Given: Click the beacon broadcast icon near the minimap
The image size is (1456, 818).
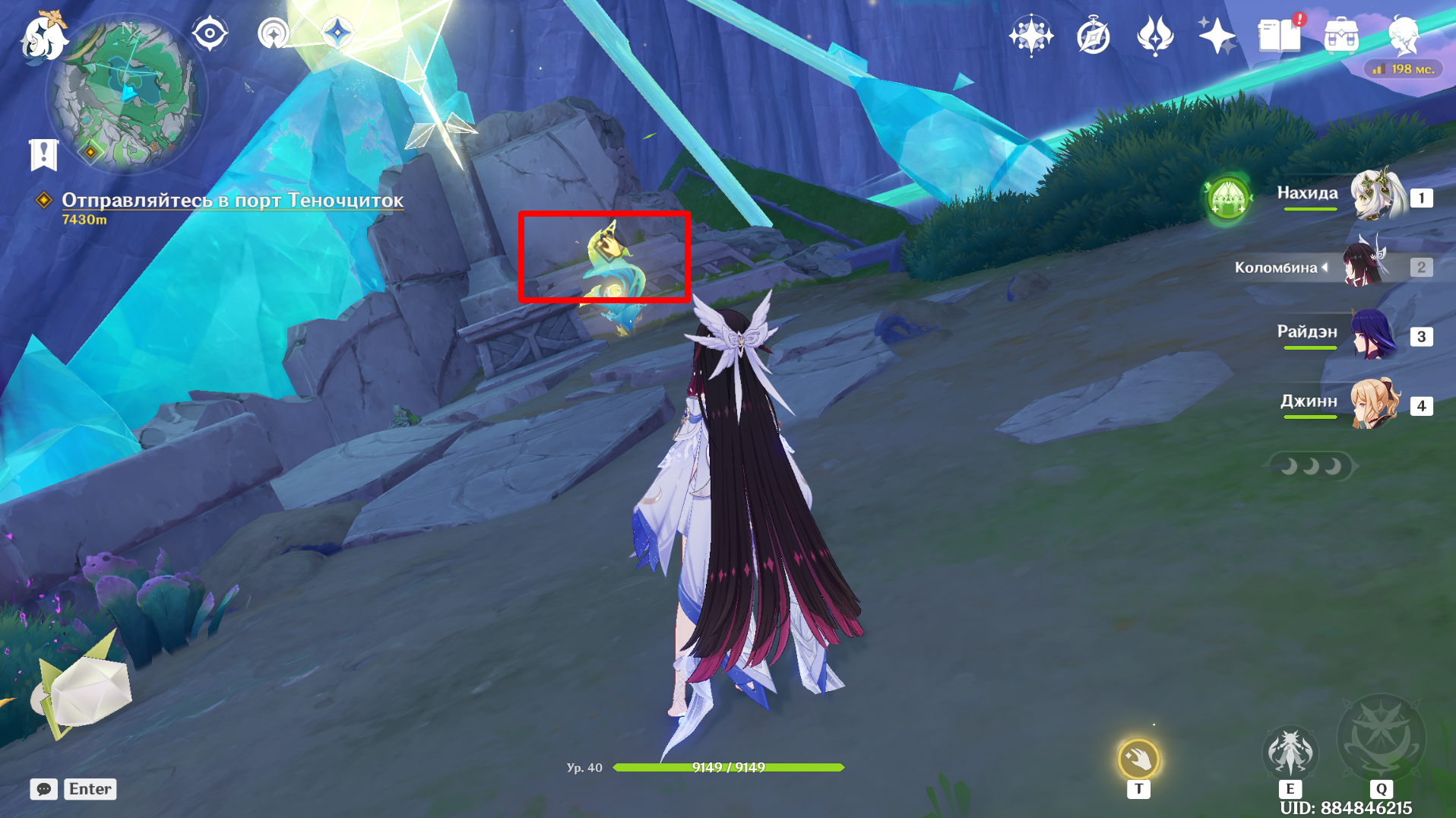Looking at the screenshot, I should pos(275,33).
